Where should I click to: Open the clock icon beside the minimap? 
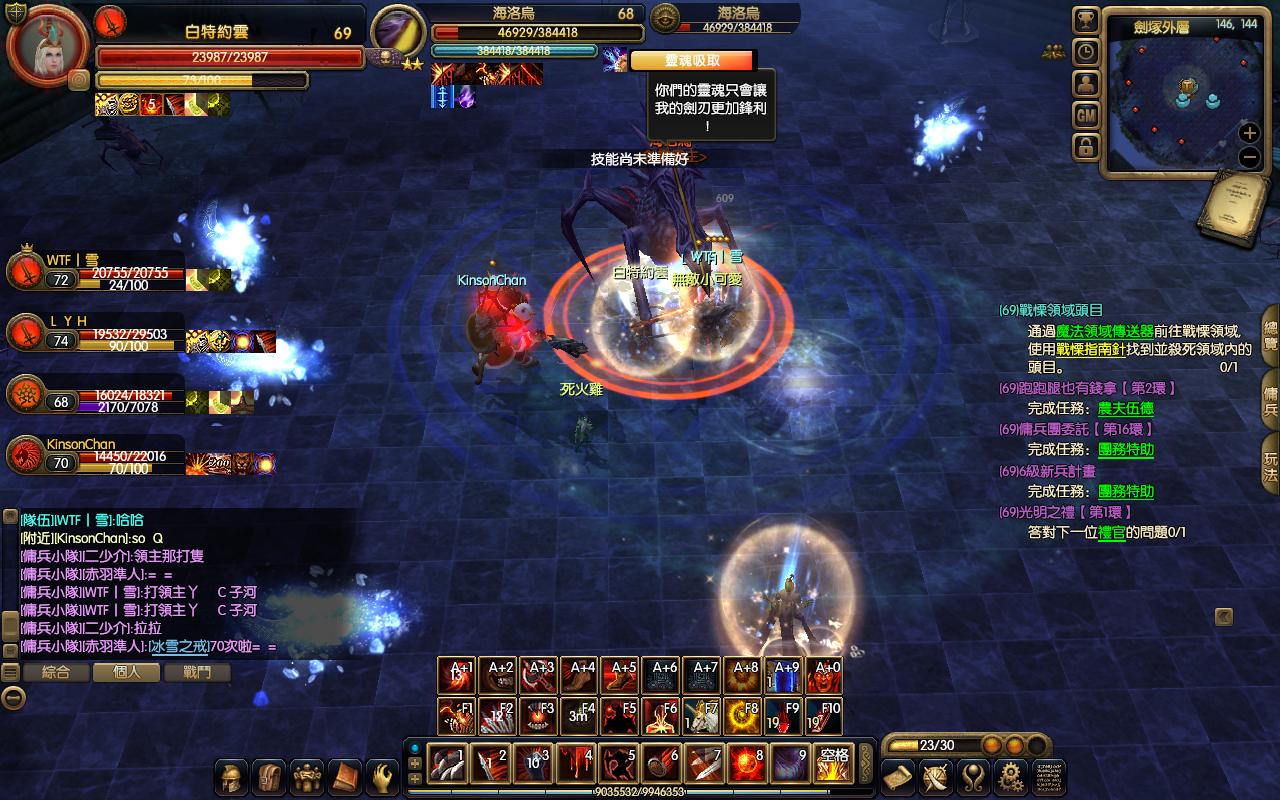(1086, 52)
